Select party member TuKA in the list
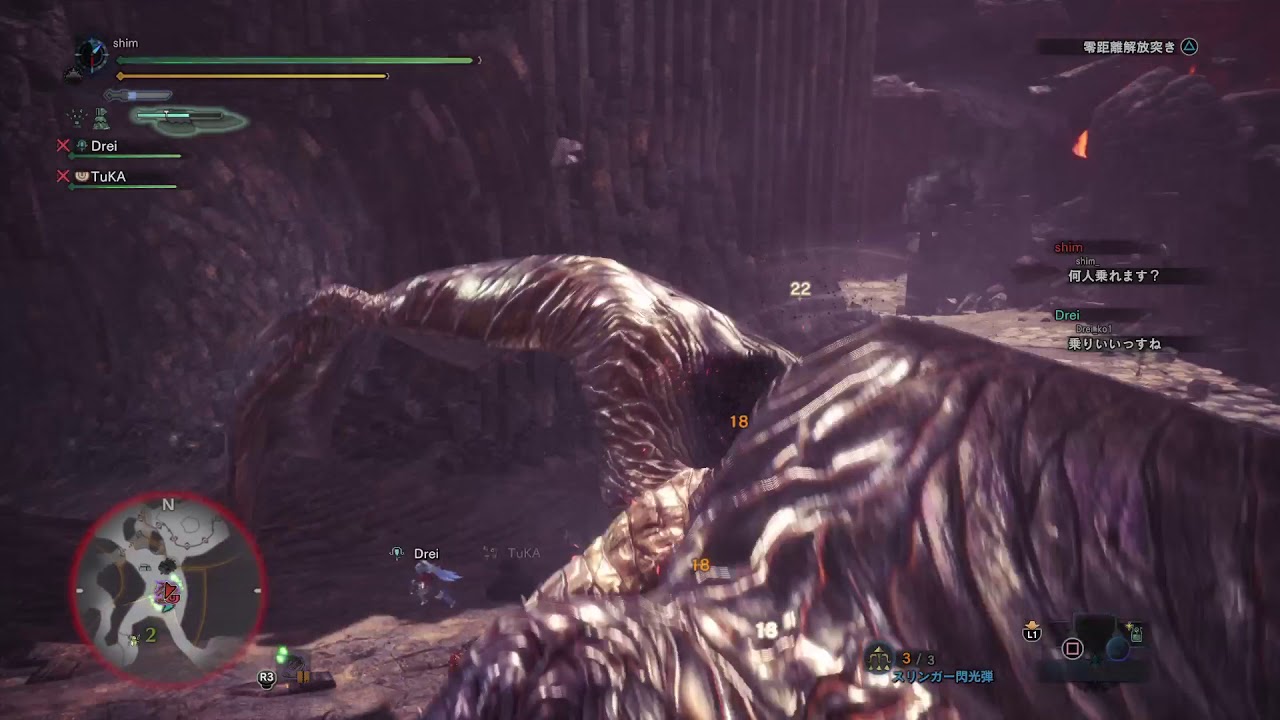This screenshot has width=1280, height=720. (x=107, y=177)
